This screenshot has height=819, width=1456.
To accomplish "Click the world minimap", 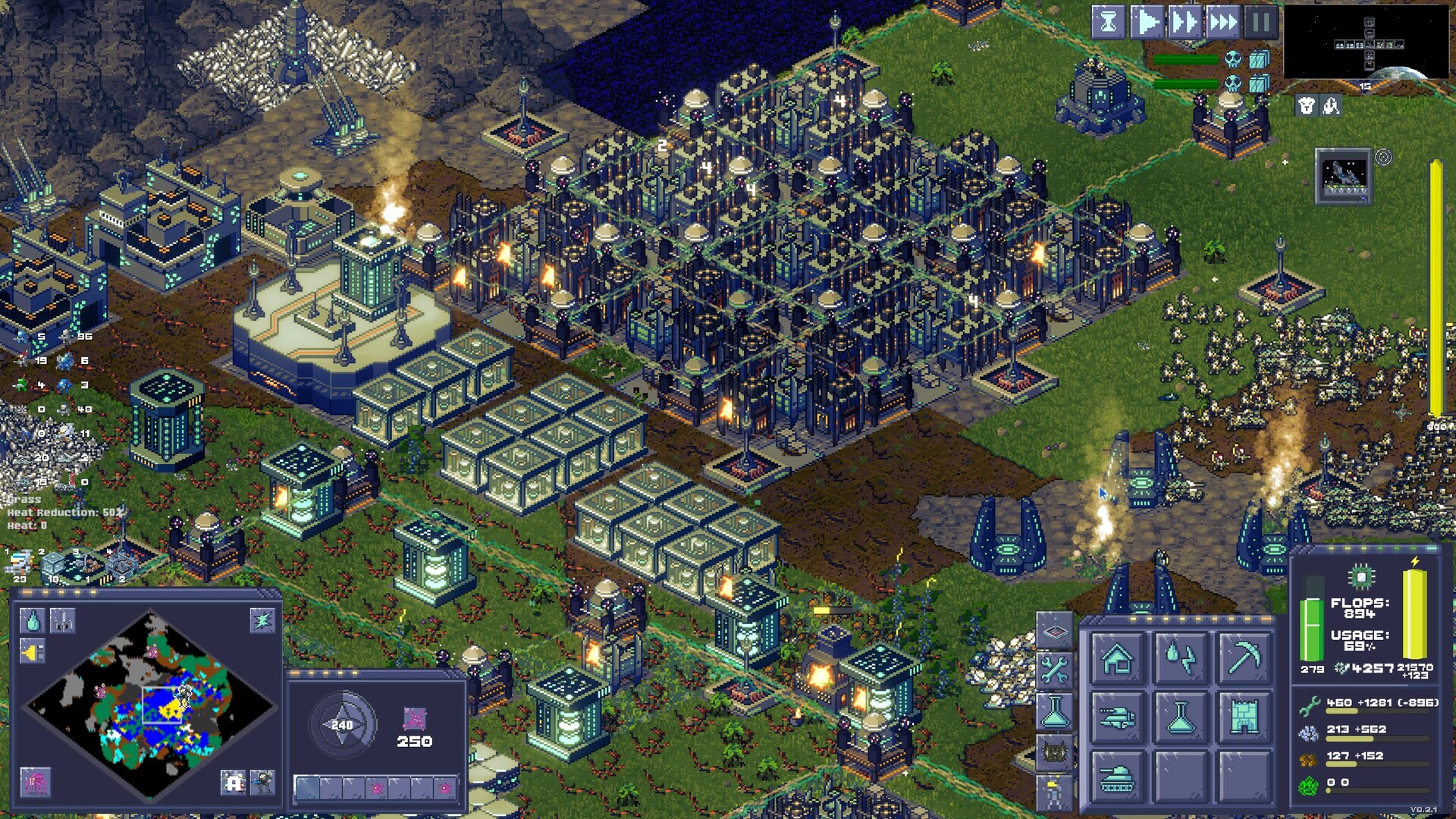I will [x=150, y=705].
